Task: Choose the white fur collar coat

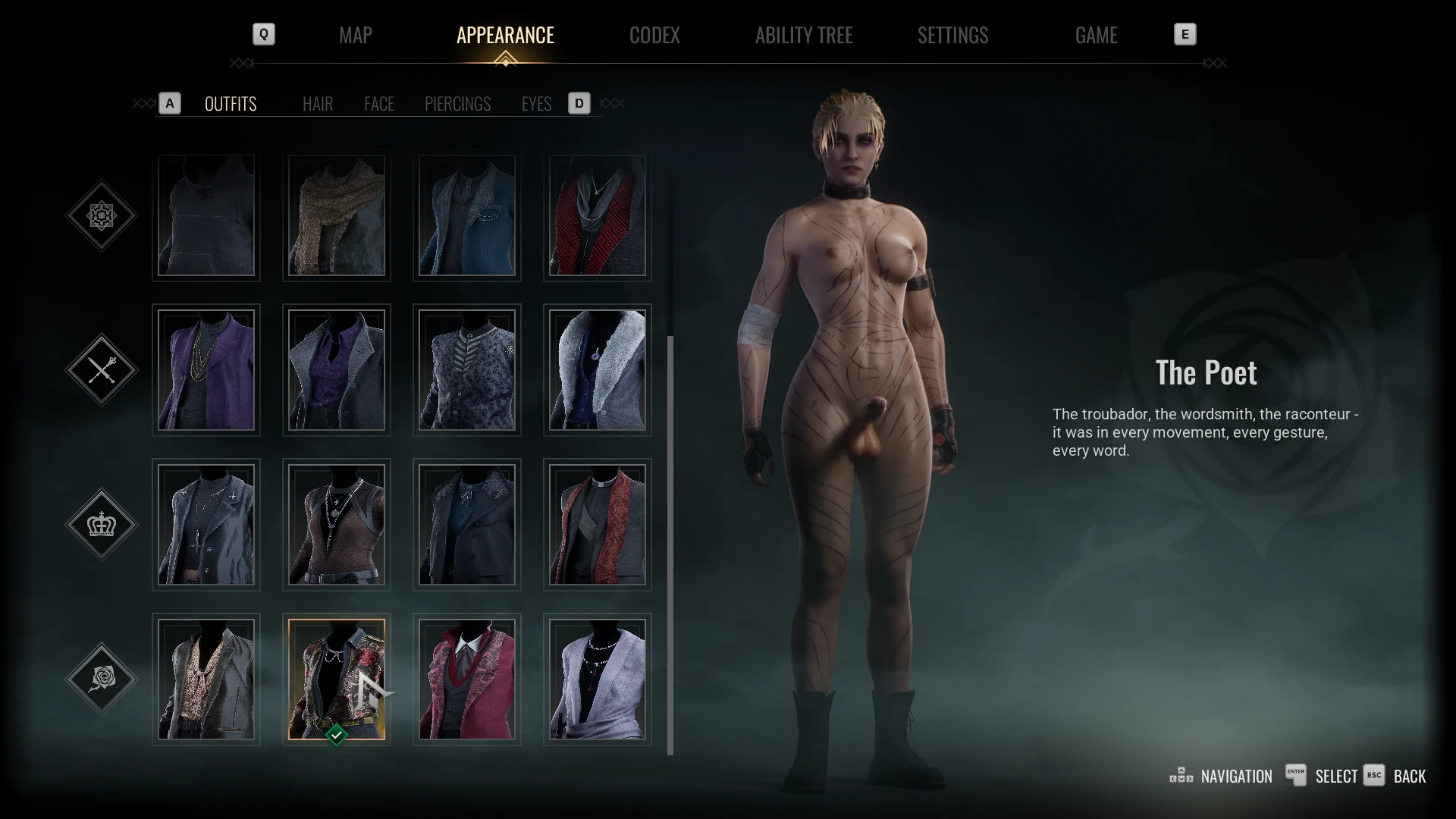Action: point(598,370)
